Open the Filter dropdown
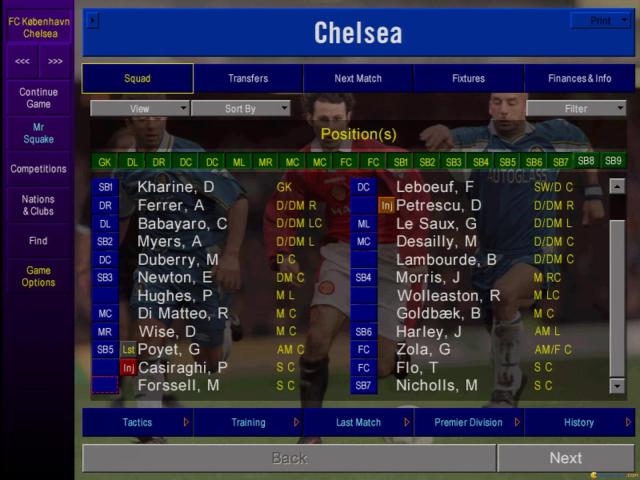 (576, 108)
